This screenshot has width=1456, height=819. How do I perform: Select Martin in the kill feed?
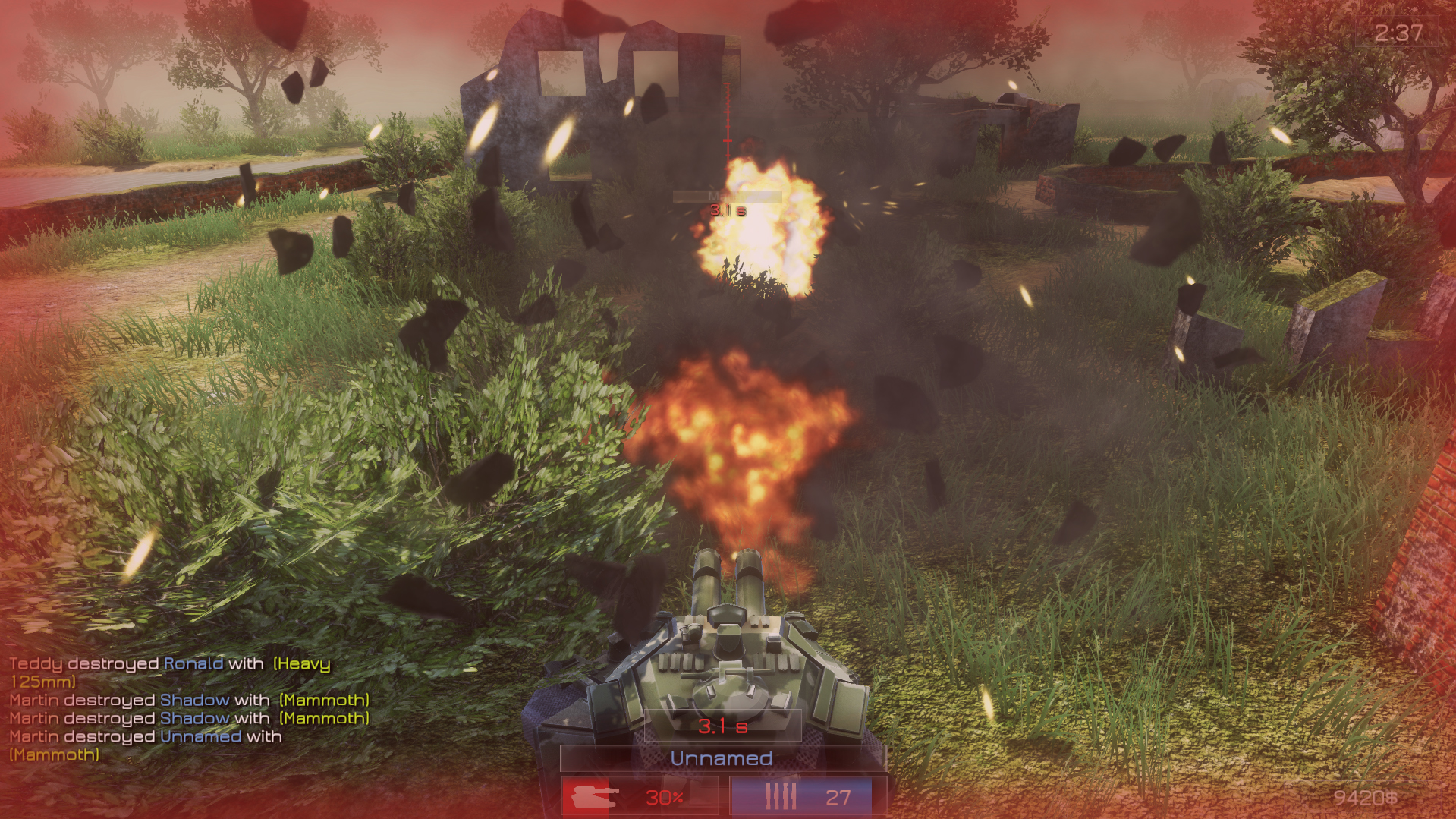point(36,700)
